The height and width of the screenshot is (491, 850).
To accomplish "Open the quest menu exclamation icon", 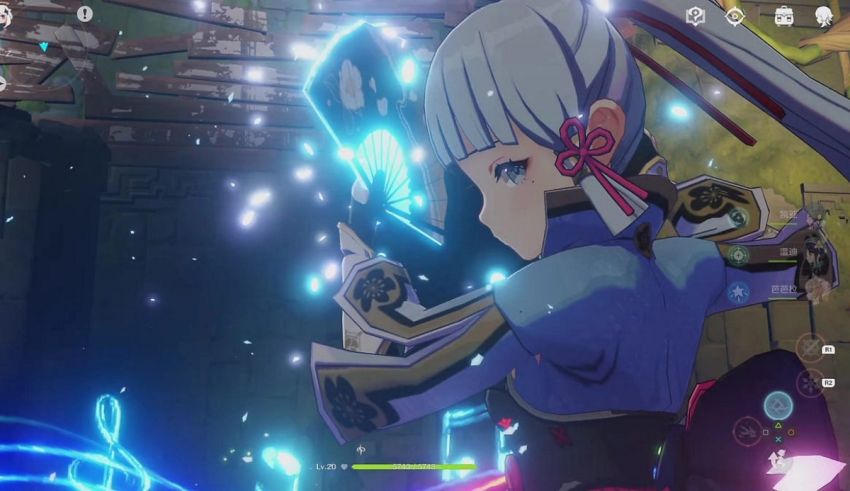I will pyautogui.click(x=85, y=14).
